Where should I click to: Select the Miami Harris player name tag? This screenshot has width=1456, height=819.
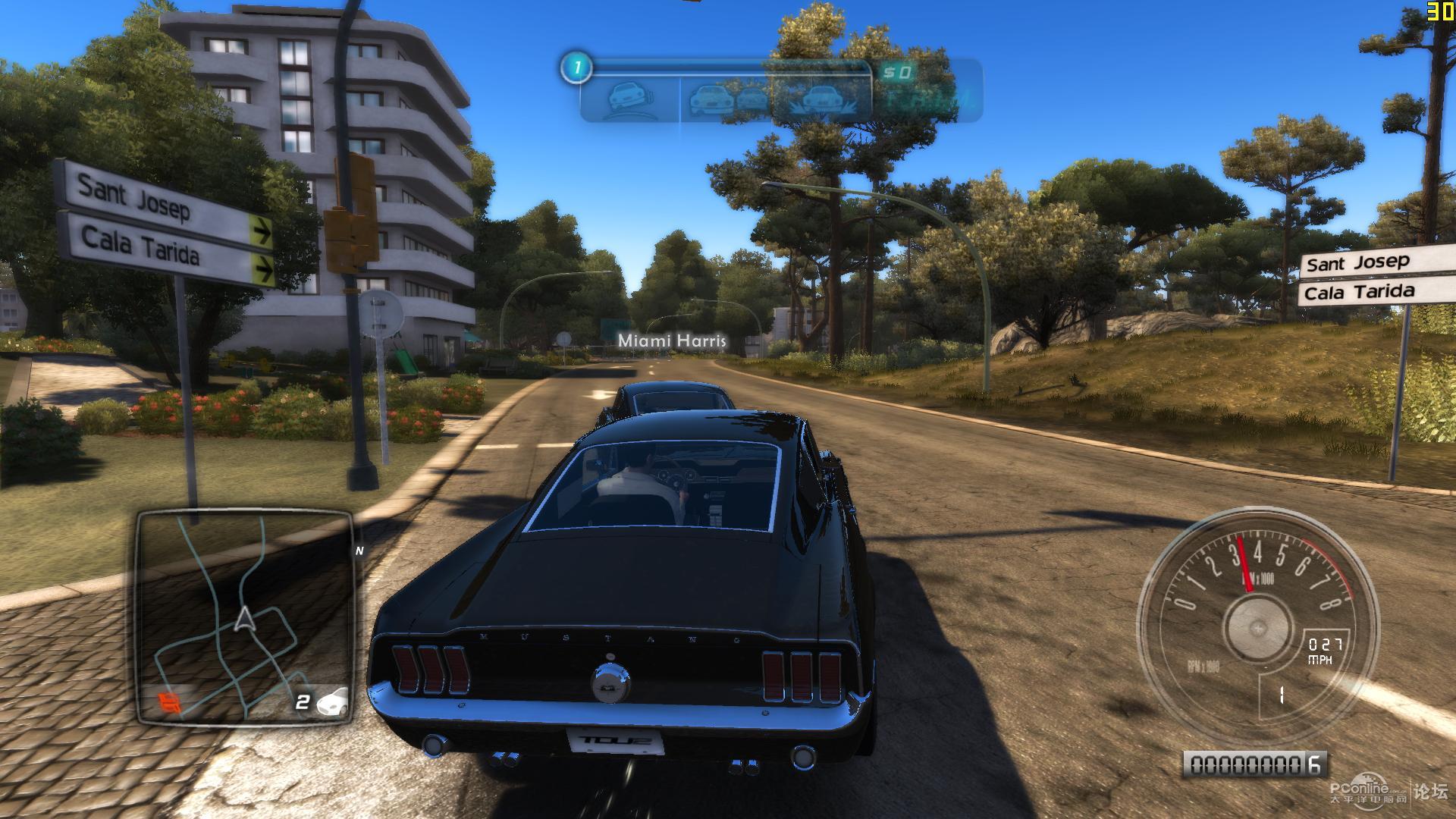point(672,340)
